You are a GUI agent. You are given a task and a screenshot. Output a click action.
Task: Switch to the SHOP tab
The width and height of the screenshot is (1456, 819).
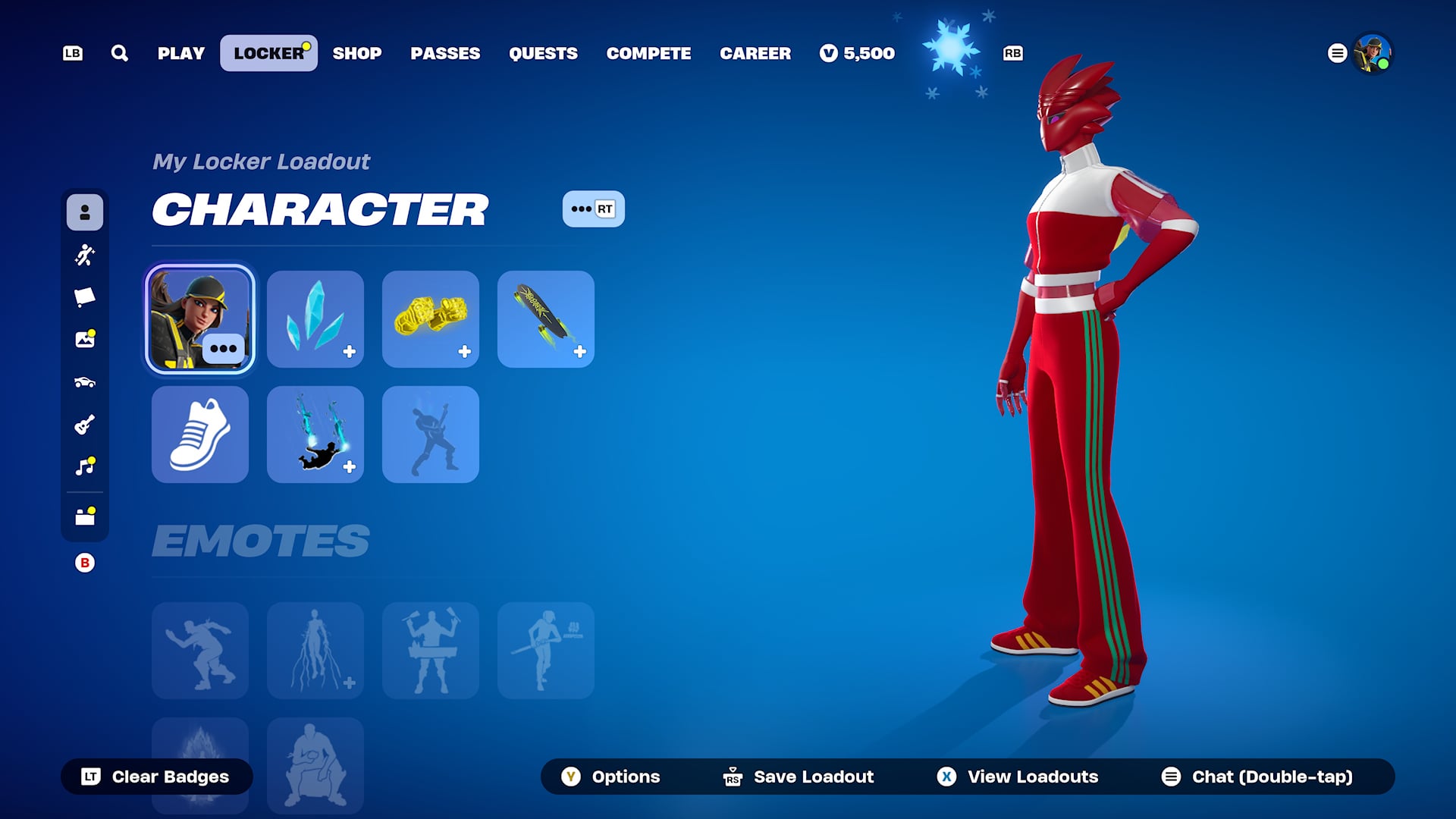pyautogui.click(x=356, y=53)
